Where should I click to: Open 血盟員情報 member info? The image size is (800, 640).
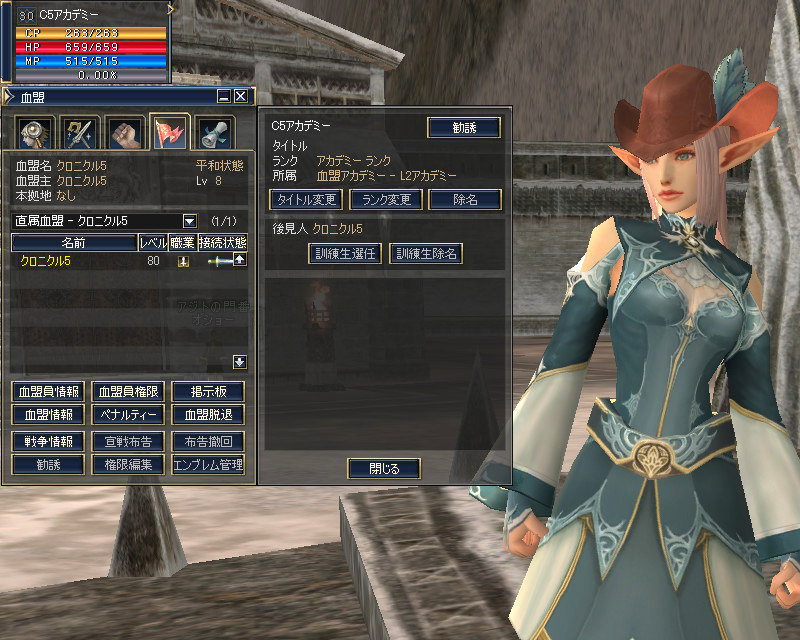pos(47,391)
